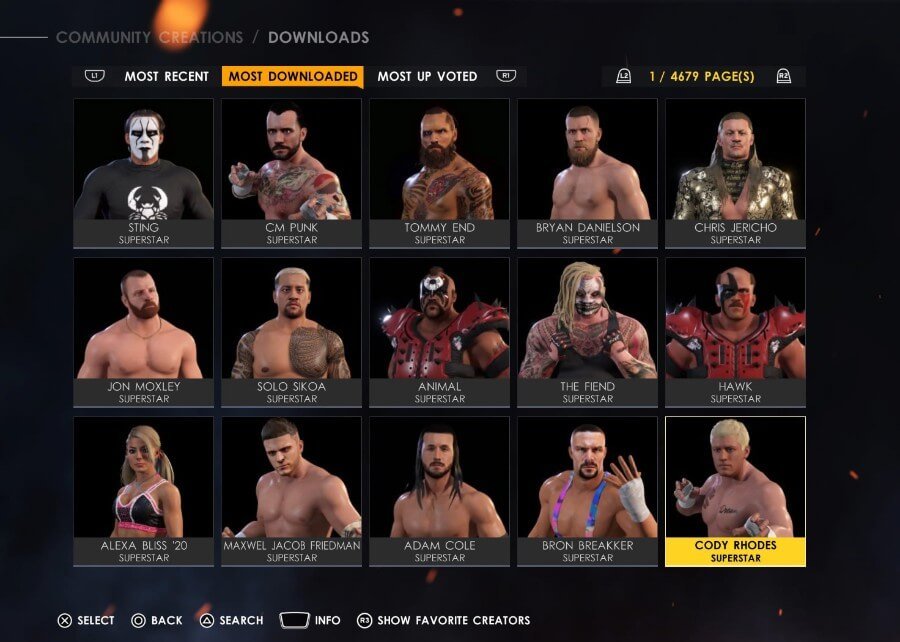Open The Fiend superstar tile
The width and height of the screenshot is (900, 642).
587,332
